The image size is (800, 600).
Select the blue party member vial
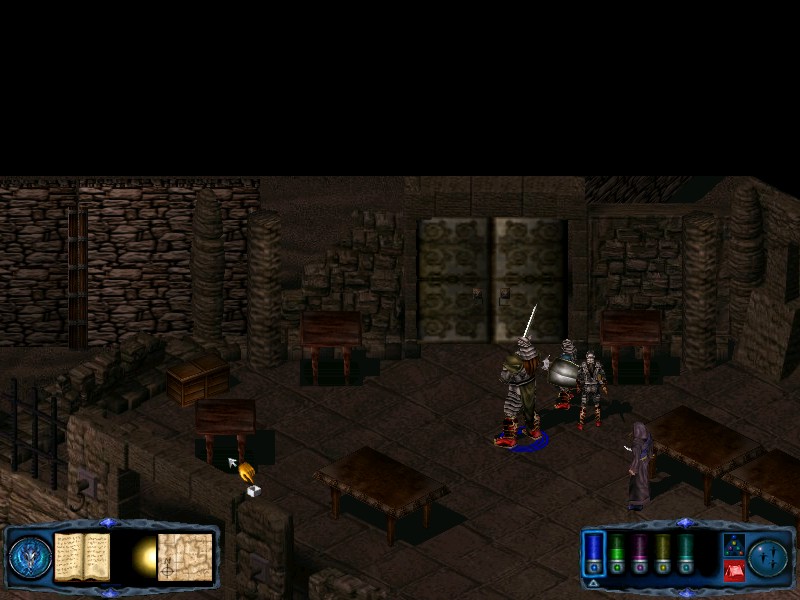(x=594, y=552)
